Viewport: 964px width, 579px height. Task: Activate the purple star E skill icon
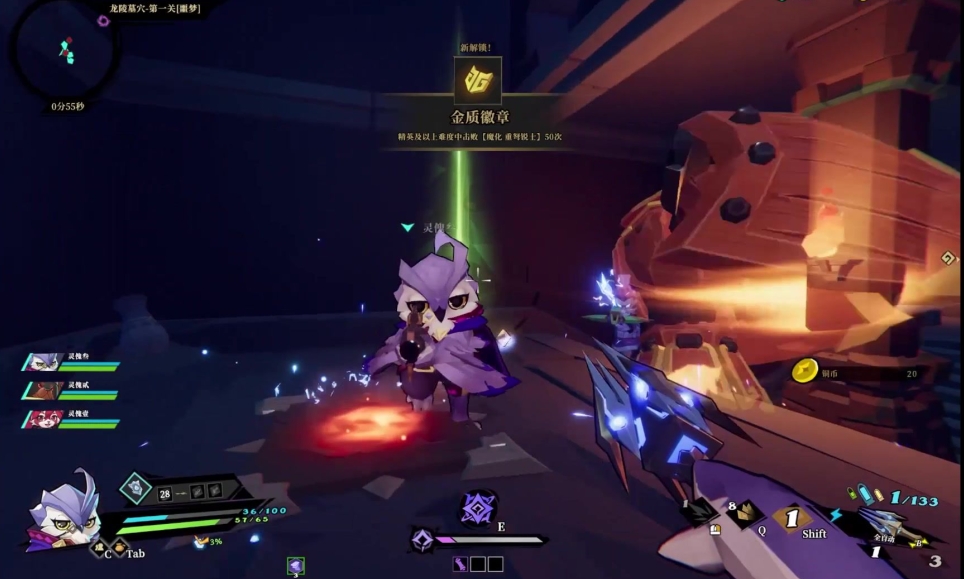478,508
